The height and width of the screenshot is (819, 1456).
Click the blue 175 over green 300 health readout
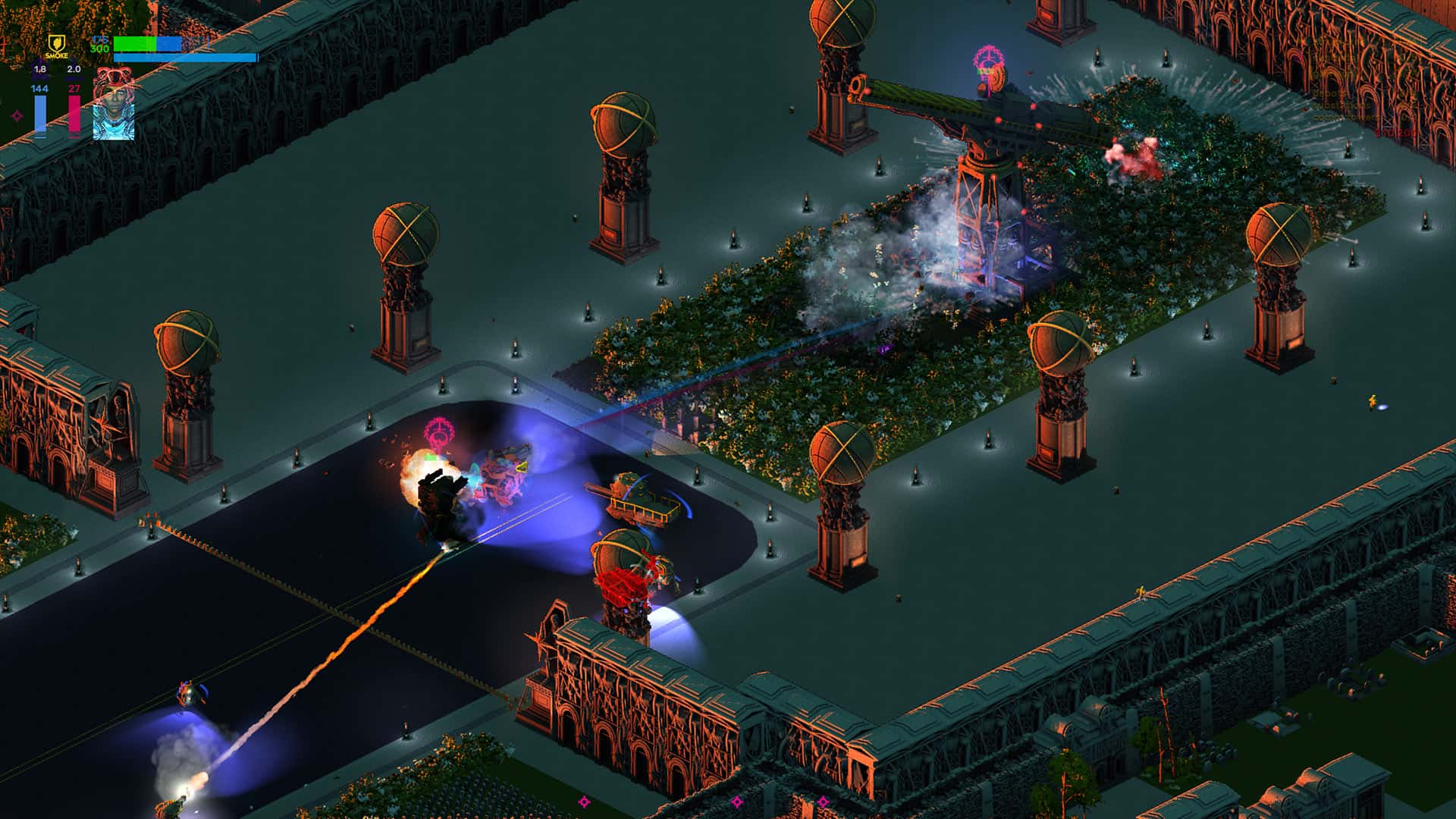pos(99,43)
